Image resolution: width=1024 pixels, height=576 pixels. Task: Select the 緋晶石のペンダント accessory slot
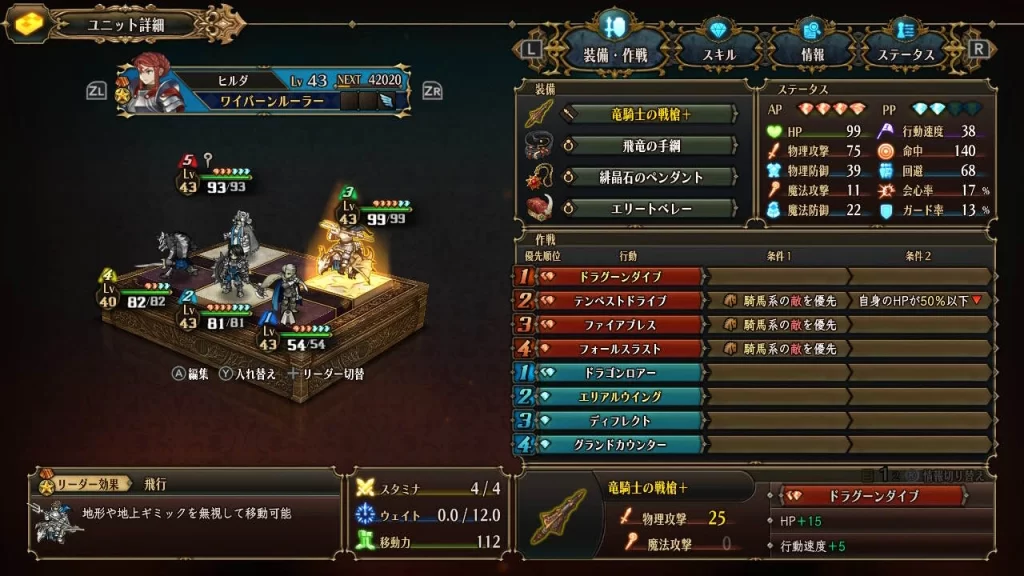tap(656, 177)
